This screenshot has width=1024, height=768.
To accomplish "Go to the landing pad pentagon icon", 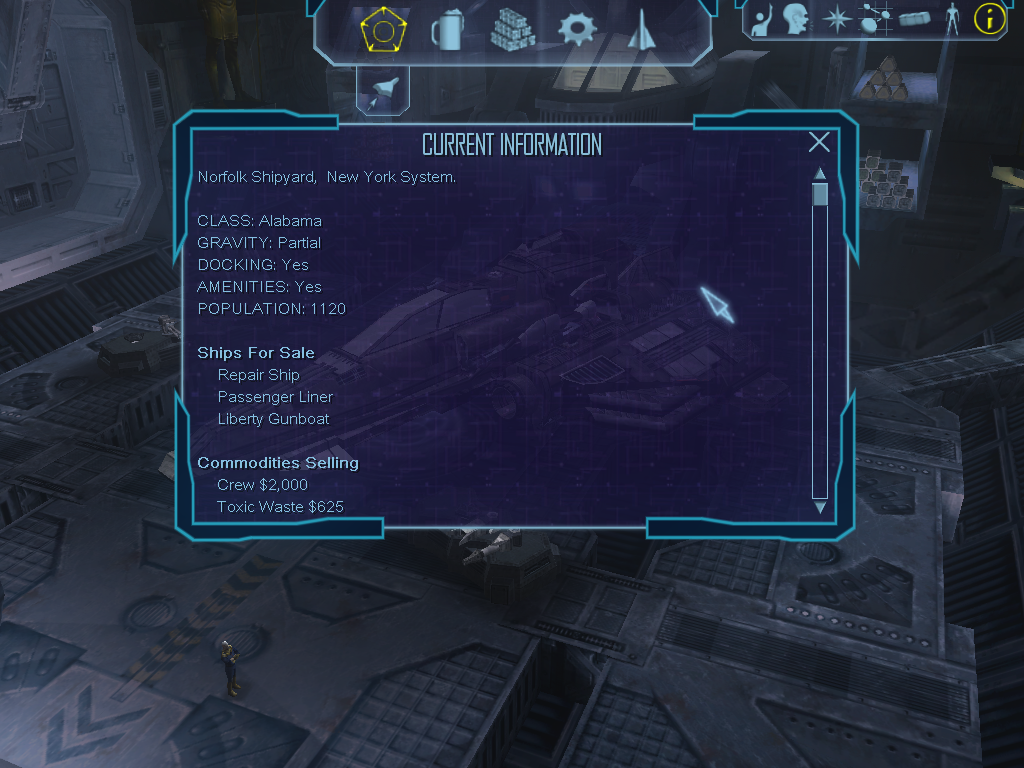I will (382, 30).
